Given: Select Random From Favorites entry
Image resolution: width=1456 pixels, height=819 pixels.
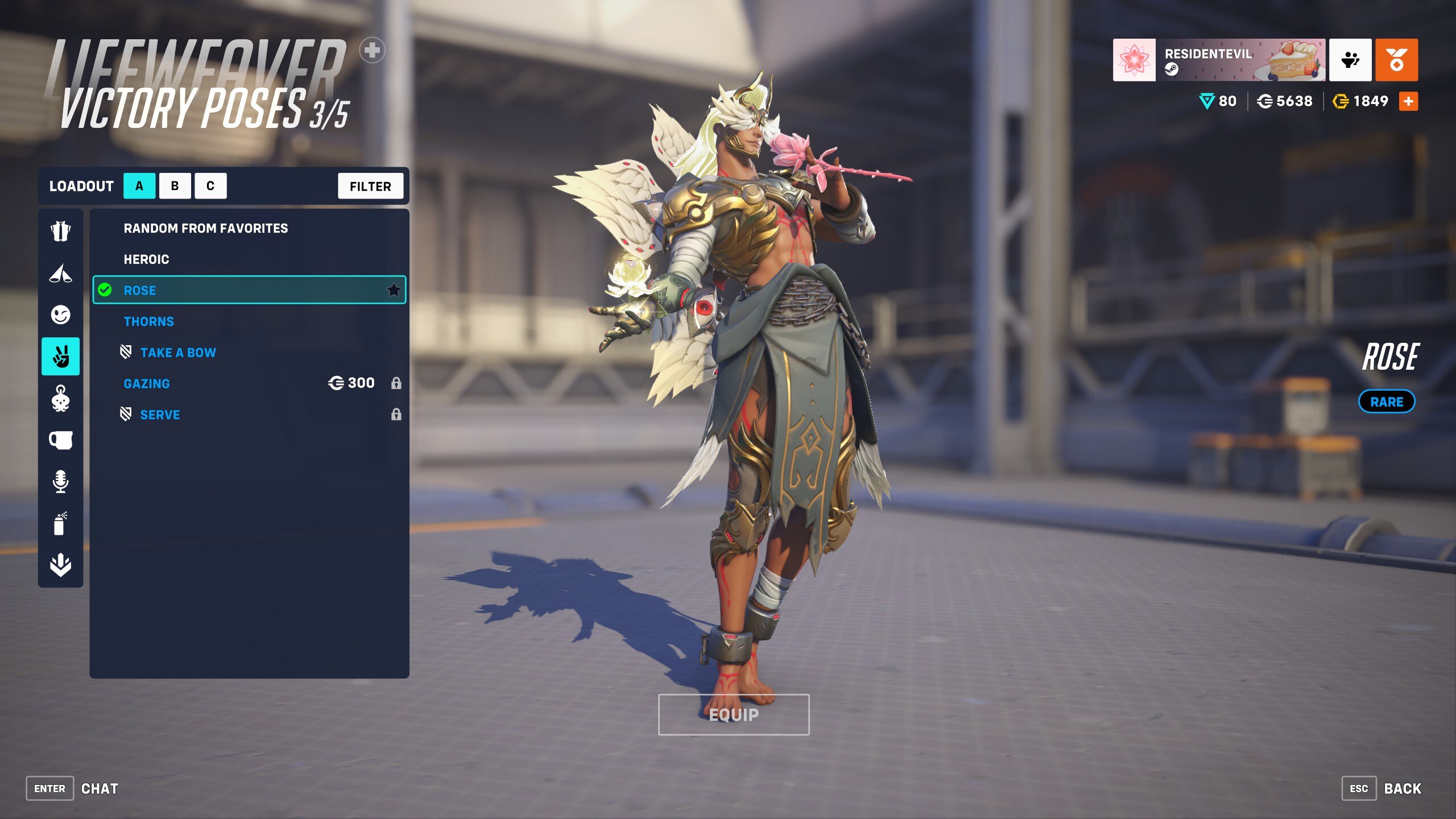Looking at the screenshot, I should (206, 228).
